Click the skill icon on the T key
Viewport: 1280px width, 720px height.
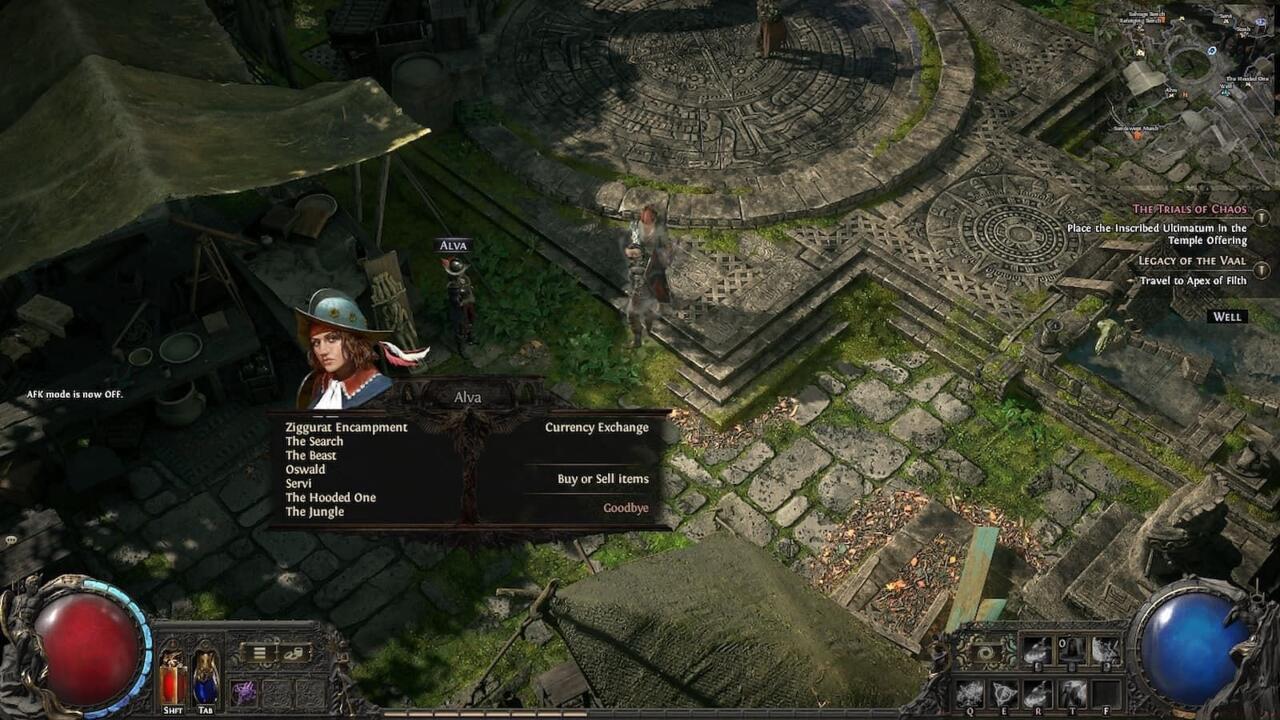[1072, 692]
